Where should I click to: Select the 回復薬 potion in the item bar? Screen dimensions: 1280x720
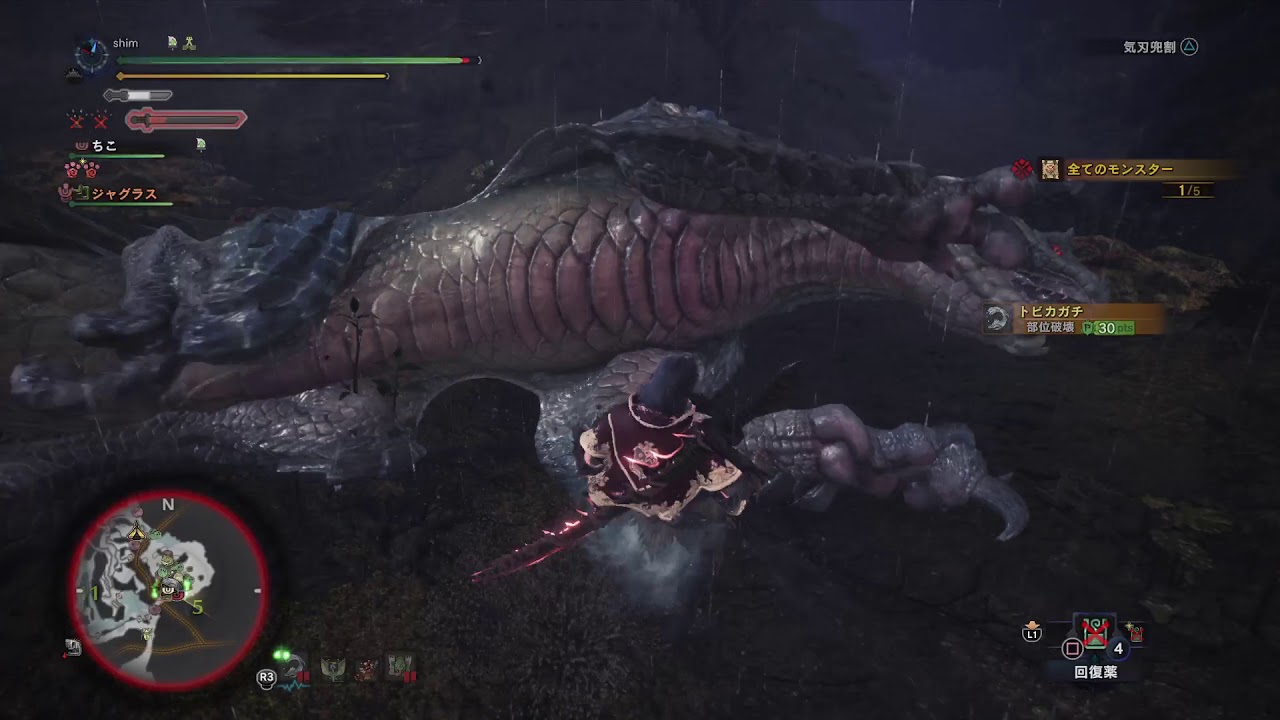coord(1094,632)
